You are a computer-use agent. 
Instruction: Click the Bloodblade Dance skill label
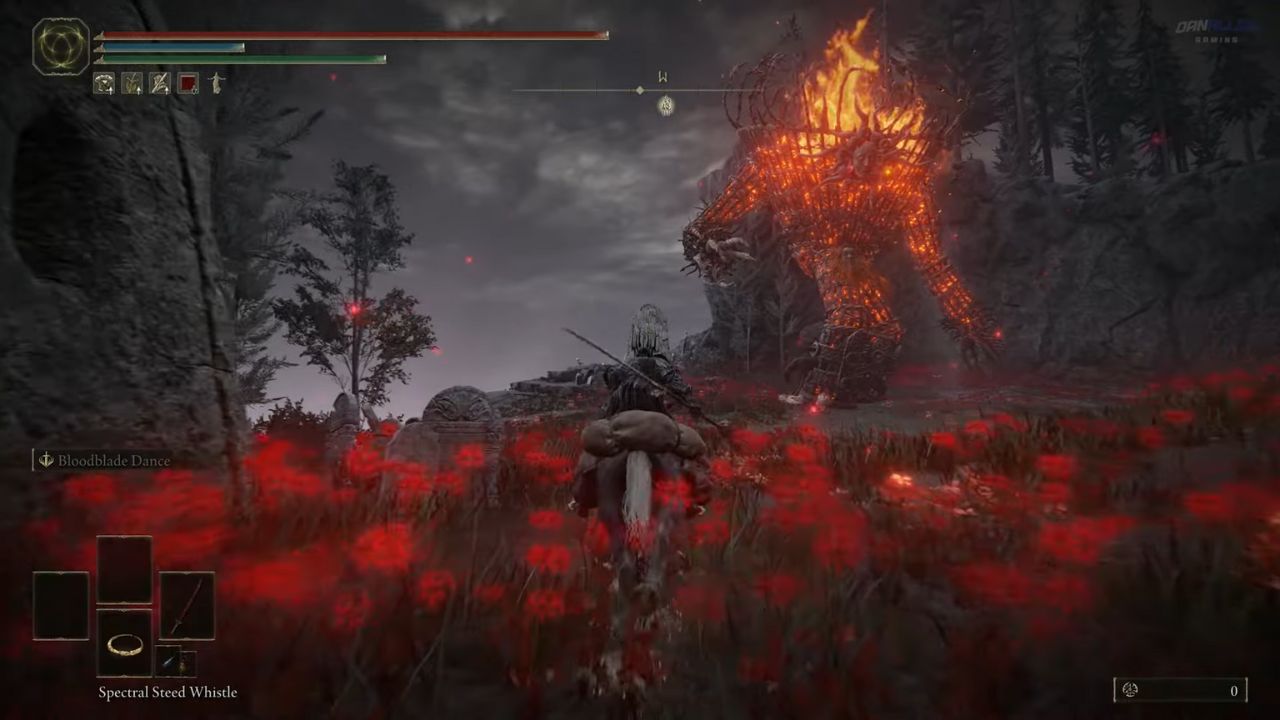coord(113,461)
